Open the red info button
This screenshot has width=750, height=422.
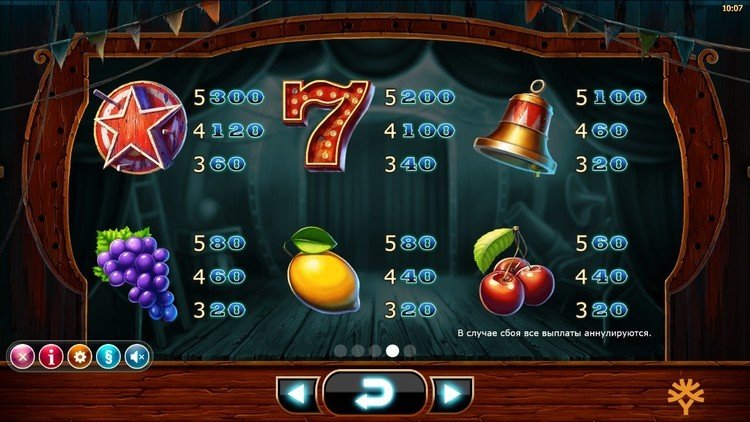(x=51, y=356)
